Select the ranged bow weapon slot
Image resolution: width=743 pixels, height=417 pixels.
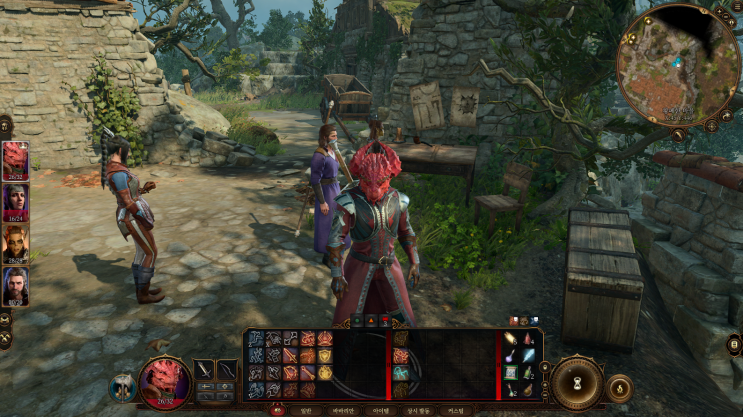click(228, 370)
